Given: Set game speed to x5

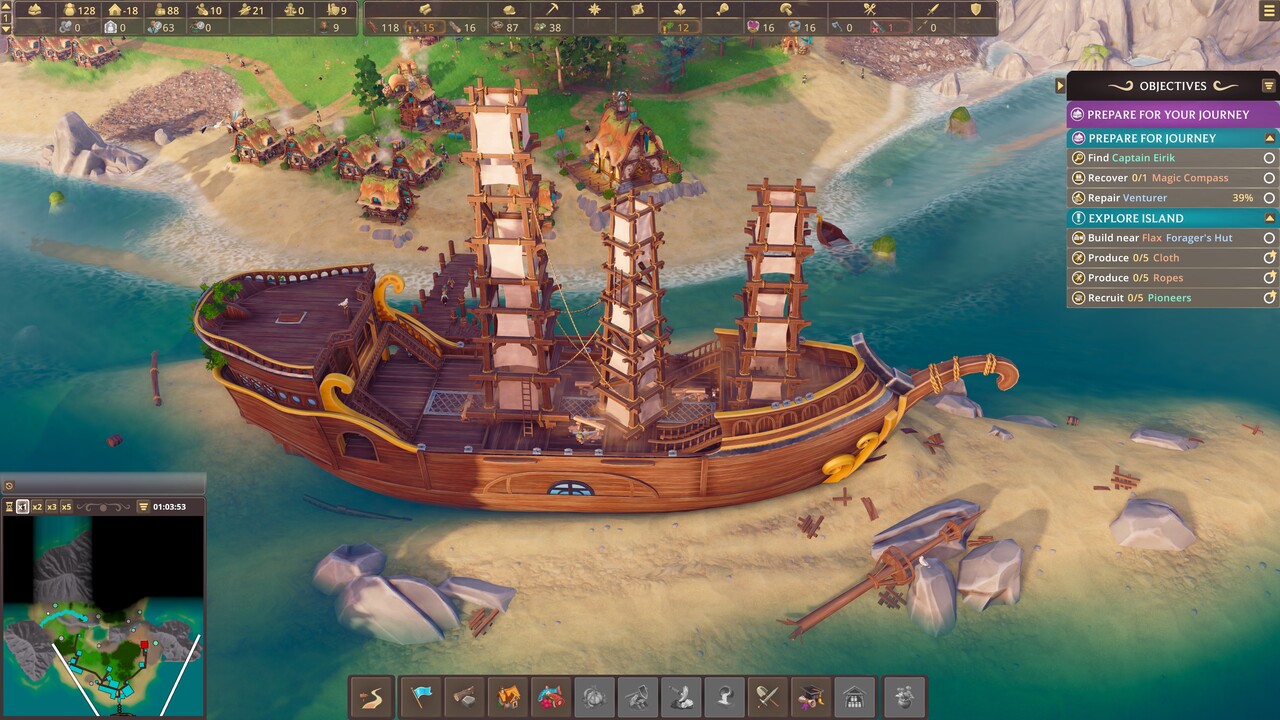Looking at the screenshot, I should [67, 507].
